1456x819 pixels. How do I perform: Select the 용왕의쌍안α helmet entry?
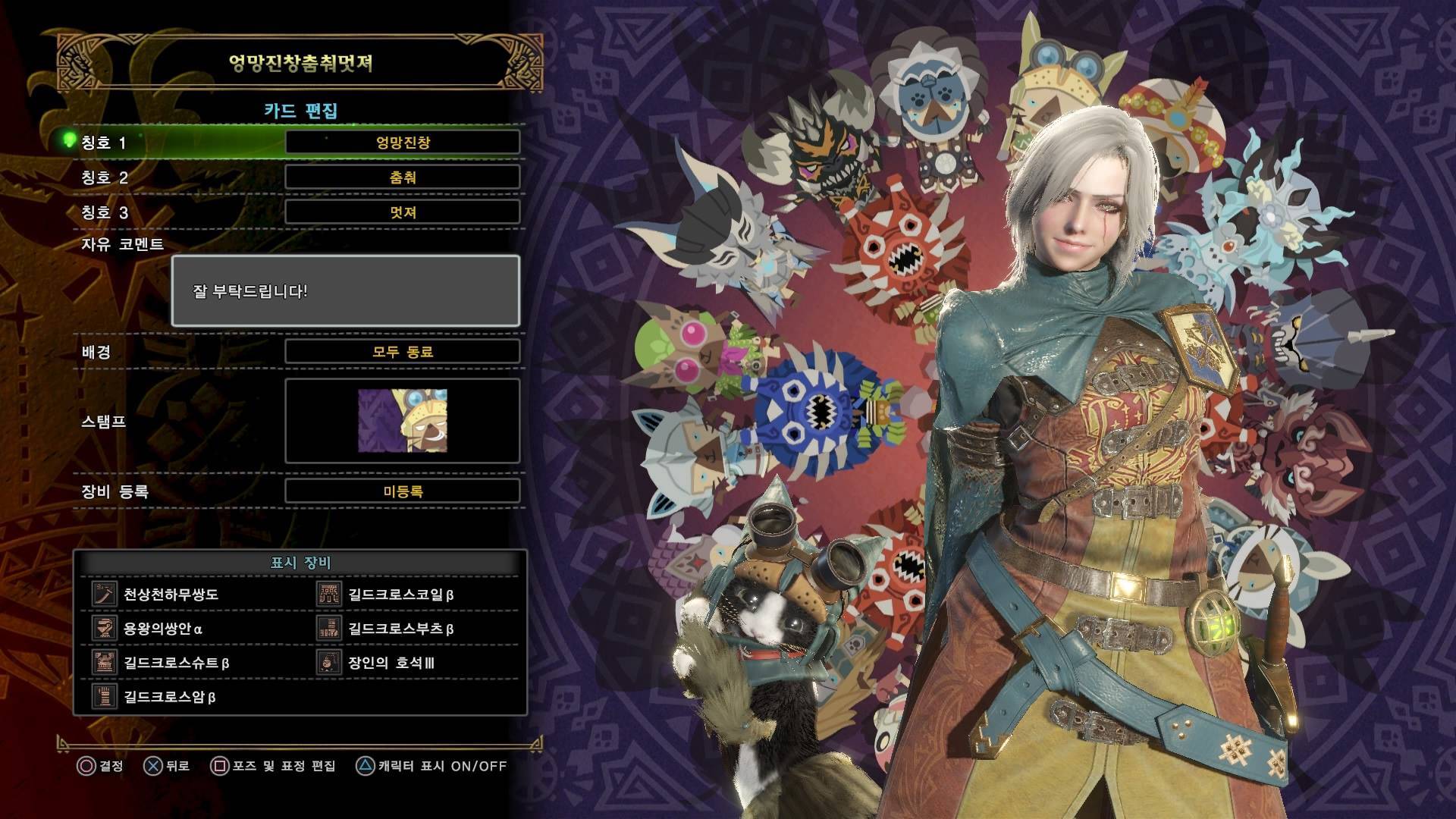[163, 629]
